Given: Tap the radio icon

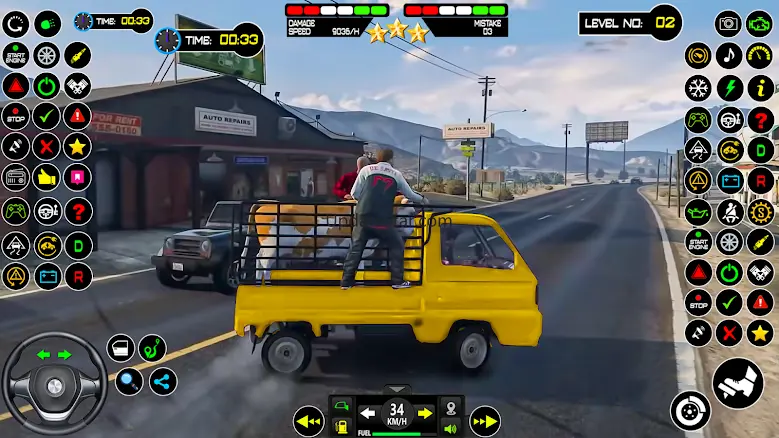Looking at the screenshot, I should pos(15,178).
